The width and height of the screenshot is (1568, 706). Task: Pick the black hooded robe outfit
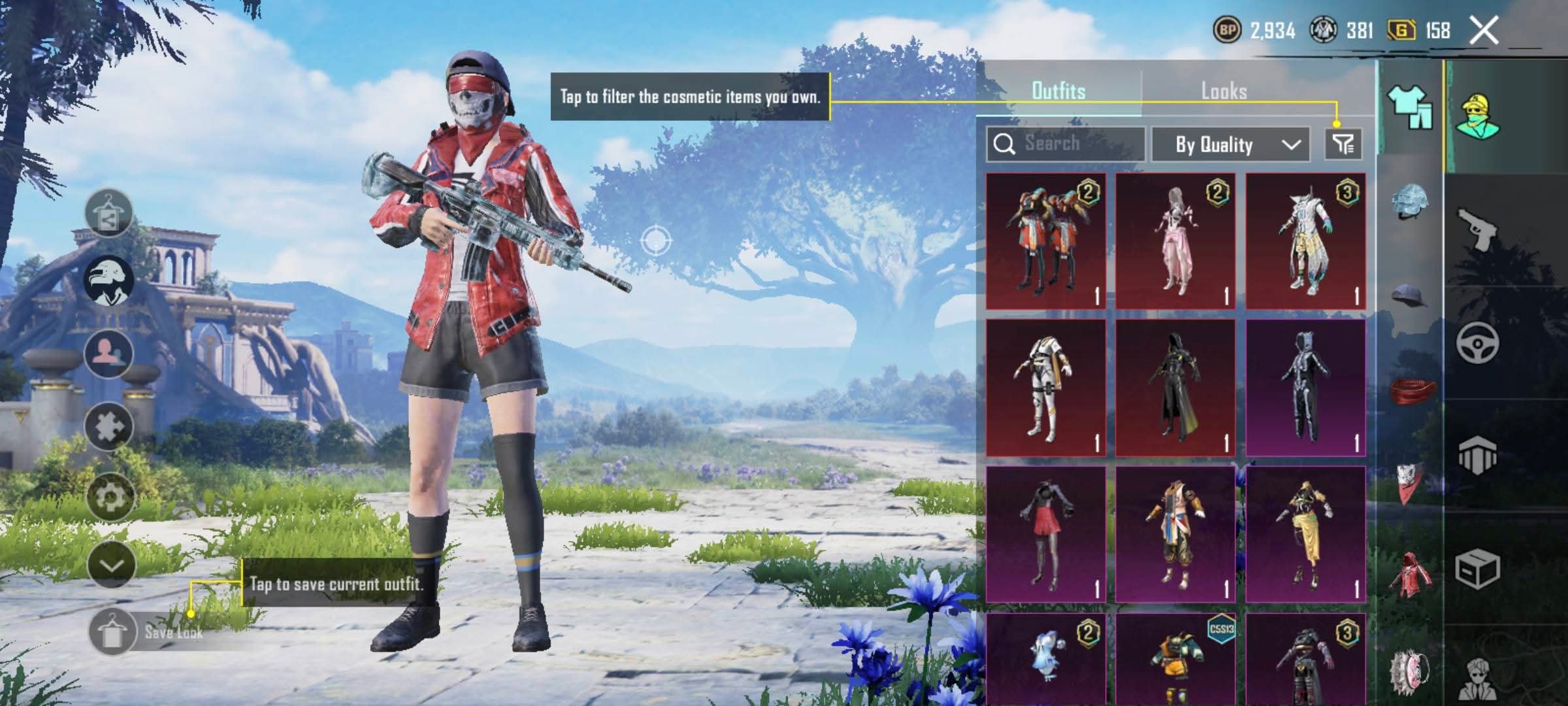(x=1175, y=388)
